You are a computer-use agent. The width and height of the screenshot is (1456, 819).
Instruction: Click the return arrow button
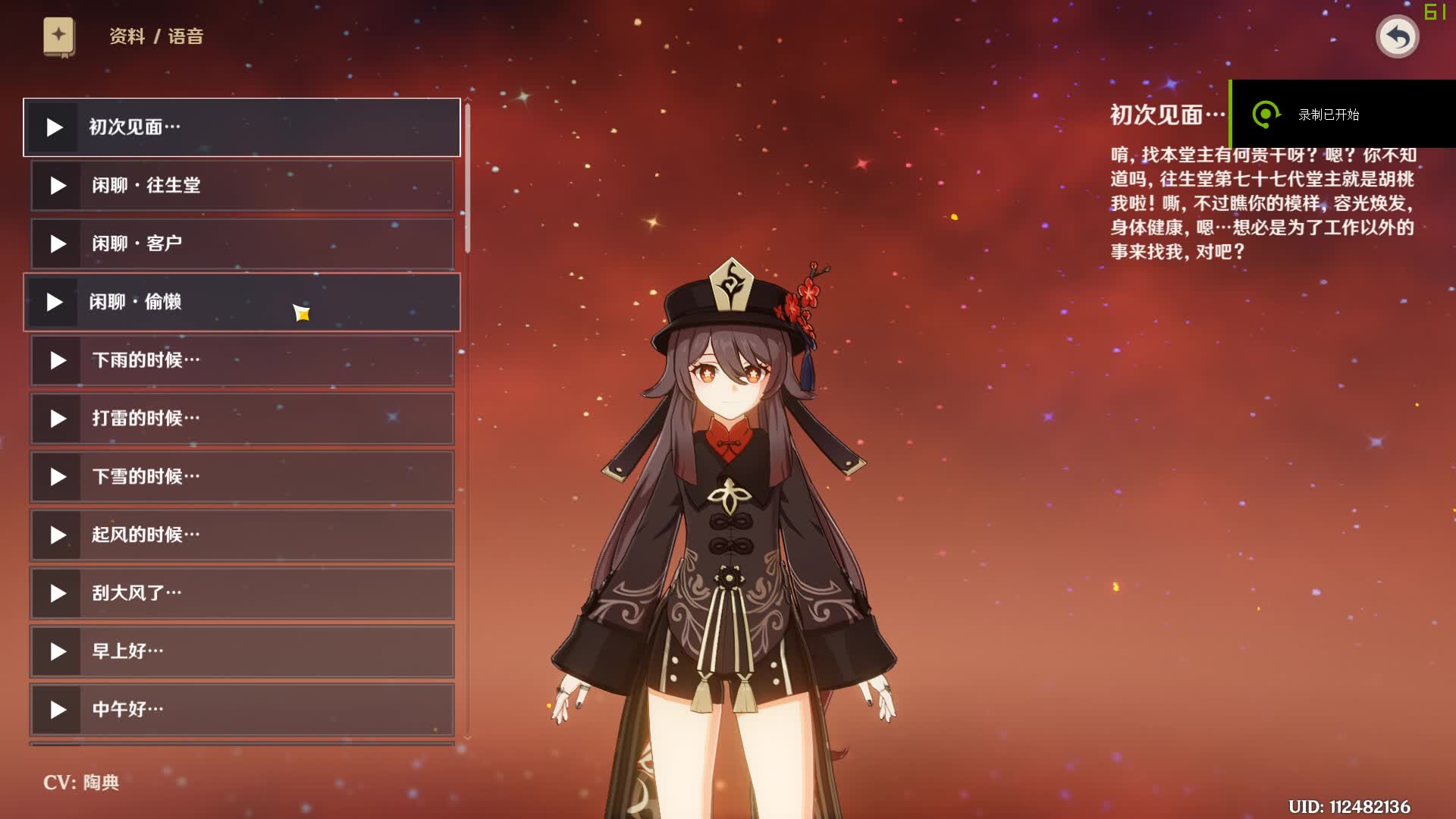click(1397, 36)
